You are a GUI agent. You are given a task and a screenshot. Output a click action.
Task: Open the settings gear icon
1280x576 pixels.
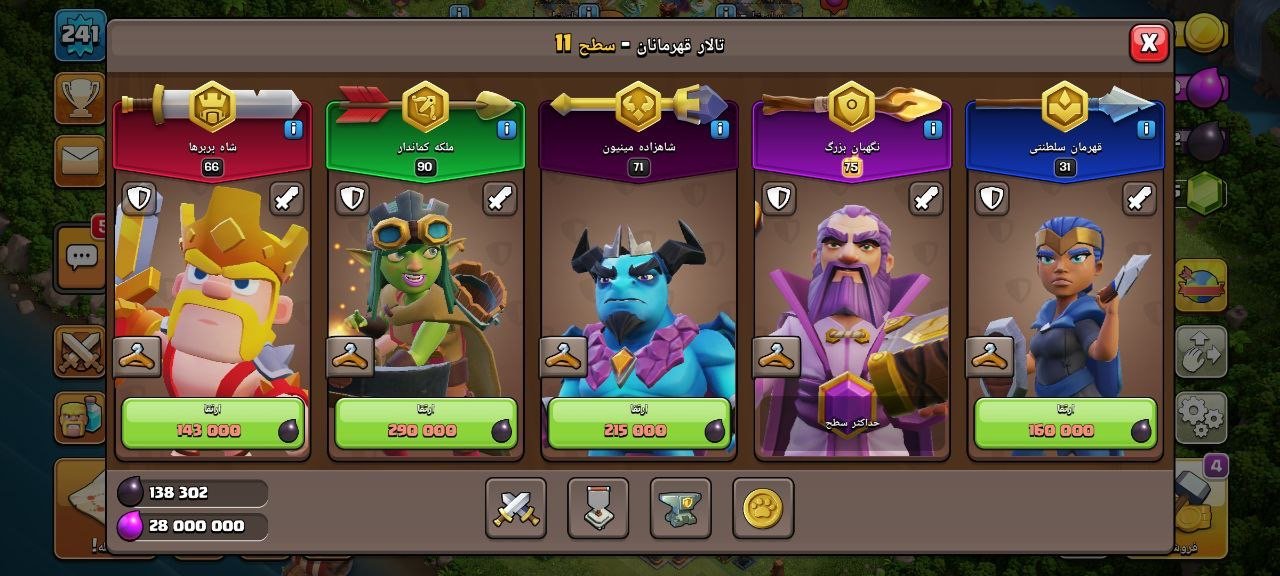[x=1200, y=416]
